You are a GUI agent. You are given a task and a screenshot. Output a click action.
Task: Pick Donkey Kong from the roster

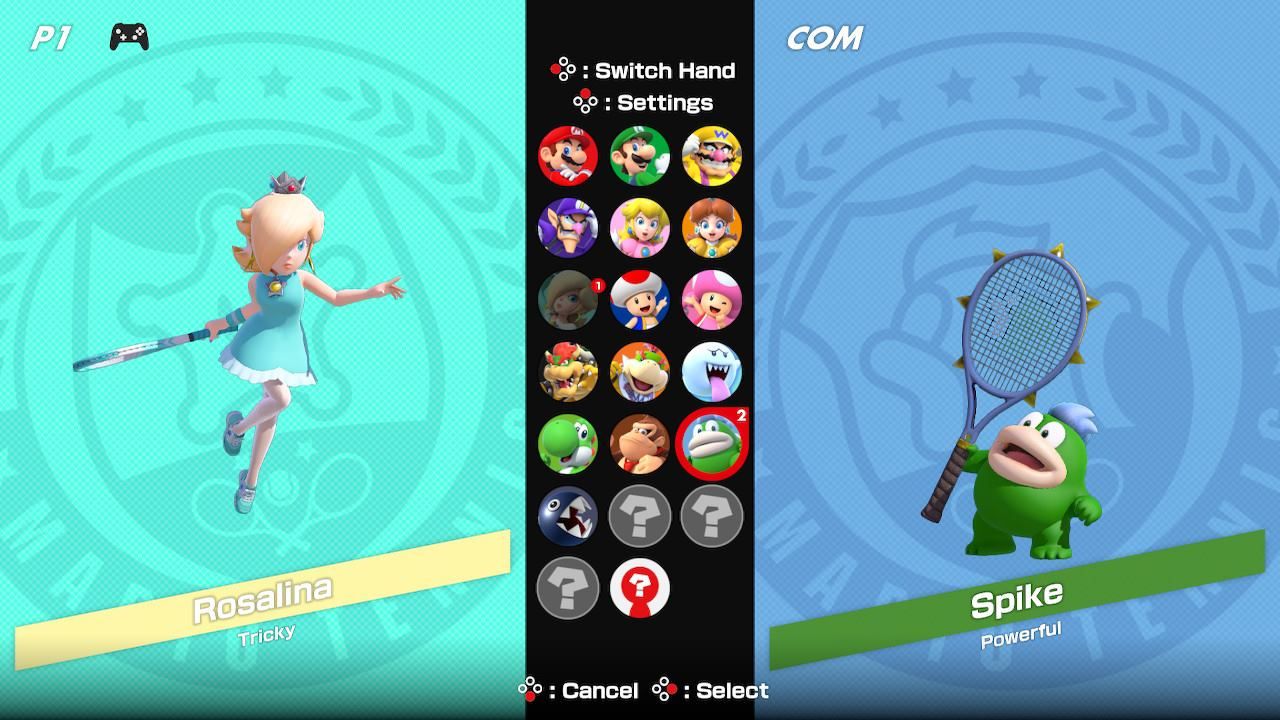click(x=641, y=445)
